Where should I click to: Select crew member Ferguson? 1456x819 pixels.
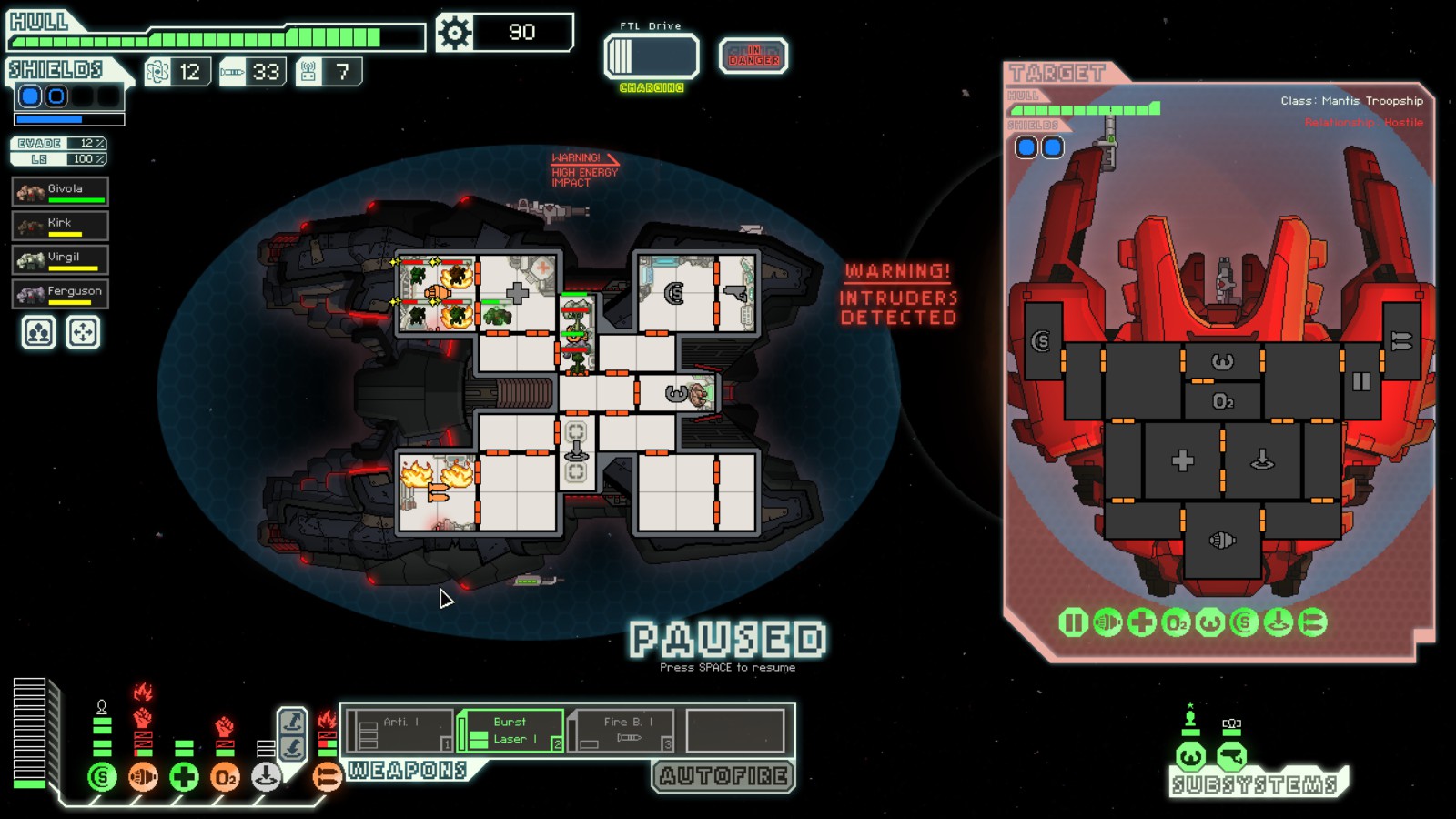60,294
